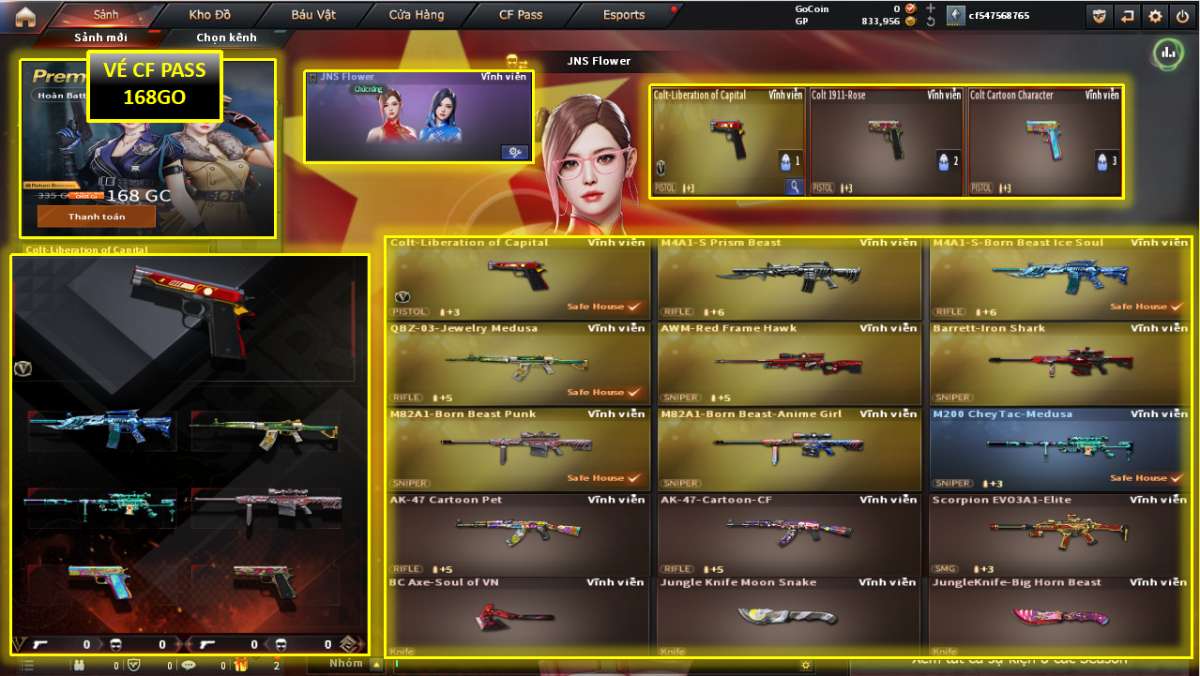Viewport: 1200px width, 676px height.
Task: Click the power exit button
Action: (x=1182, y=16)
